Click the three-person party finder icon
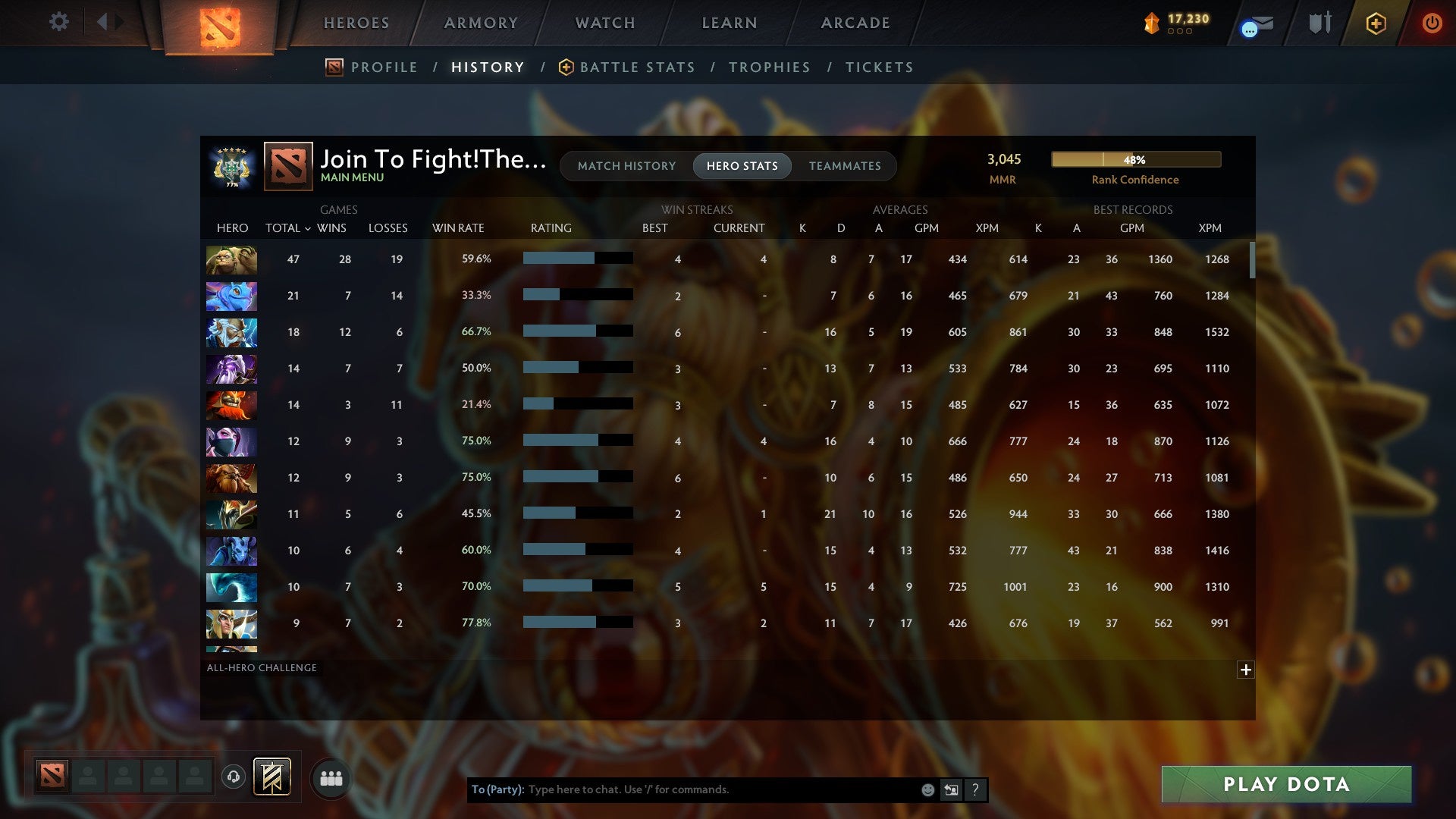 (x=331, y=777)
